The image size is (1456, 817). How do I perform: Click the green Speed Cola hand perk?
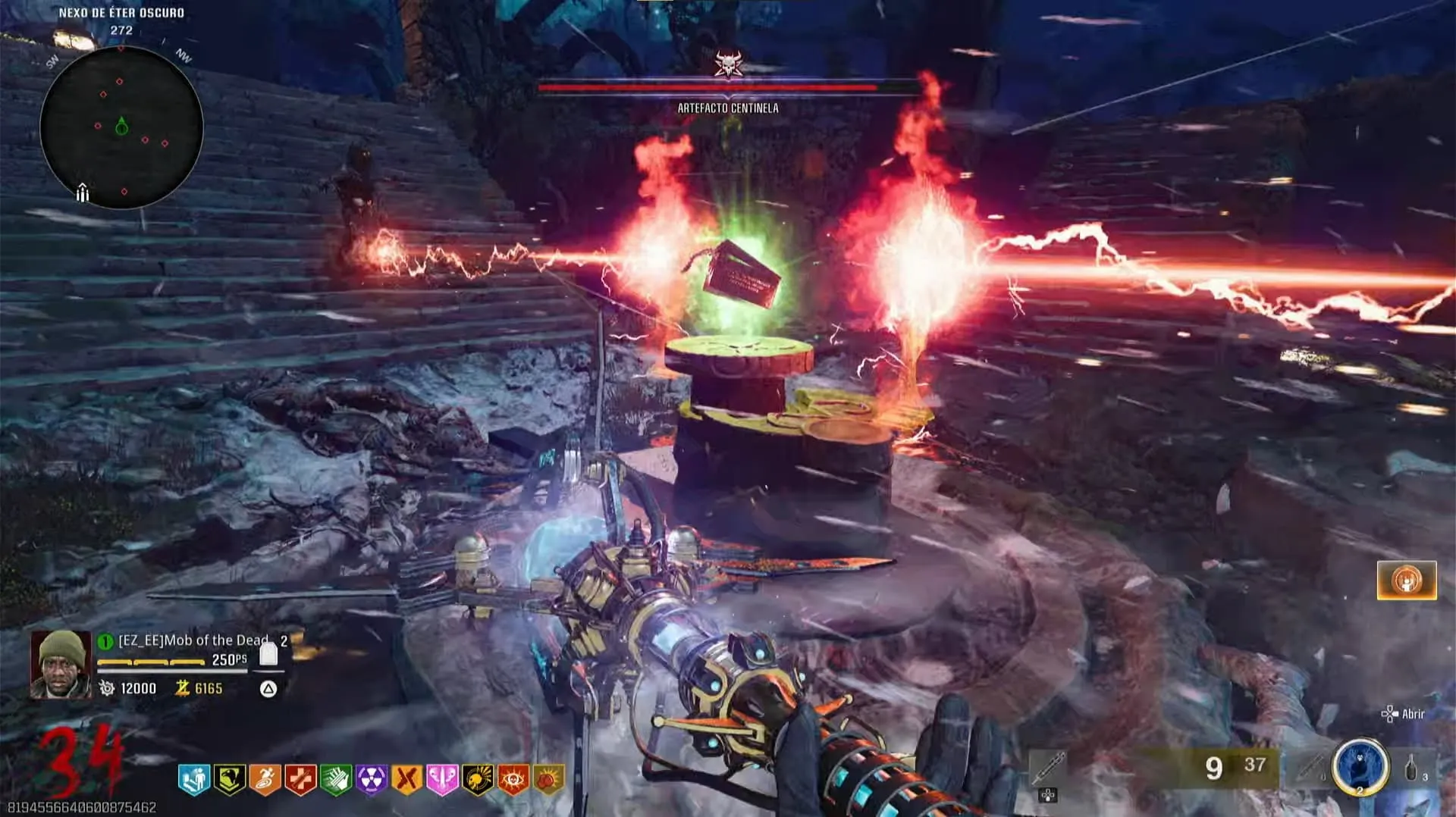(x=336, y=779)
